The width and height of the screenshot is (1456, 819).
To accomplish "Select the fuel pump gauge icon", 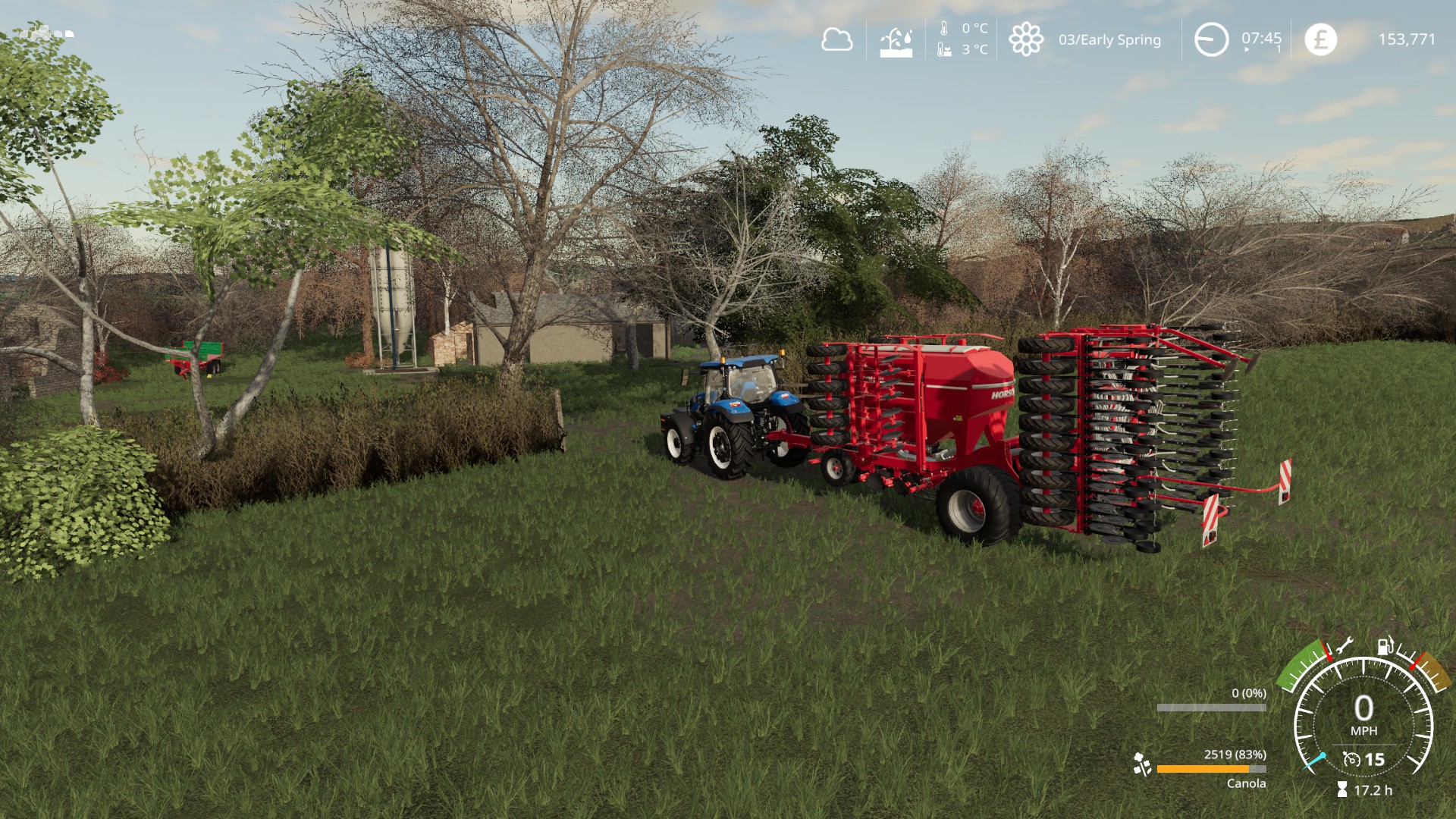I will [x=1385, y=645].
